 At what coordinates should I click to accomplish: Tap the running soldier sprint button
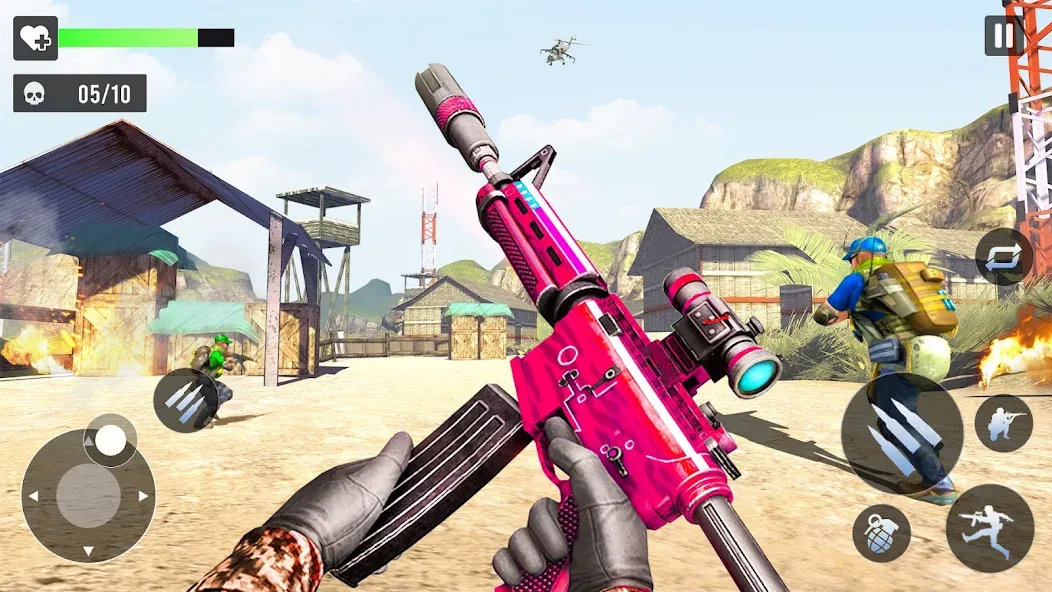coord(989,528)
